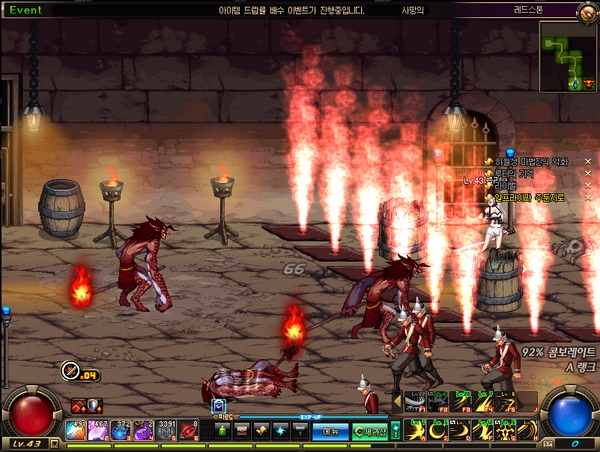Close the 하늘성 마법진의 약화 quest tracker row
Screen dimensions: 600x452
(588, 161)
